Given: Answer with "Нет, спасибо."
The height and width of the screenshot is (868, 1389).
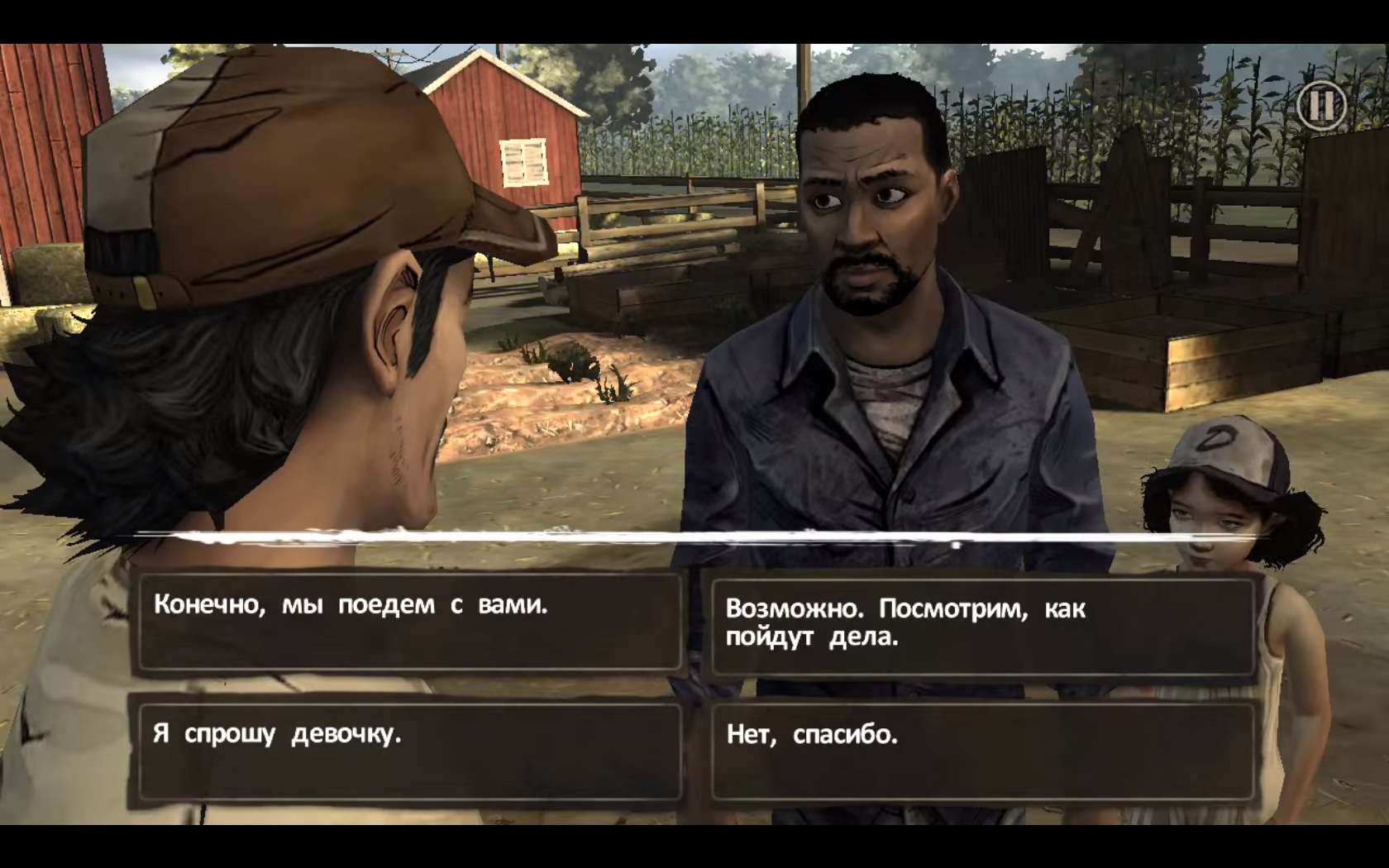Looking at the screenshot, I should coord(982,751).
